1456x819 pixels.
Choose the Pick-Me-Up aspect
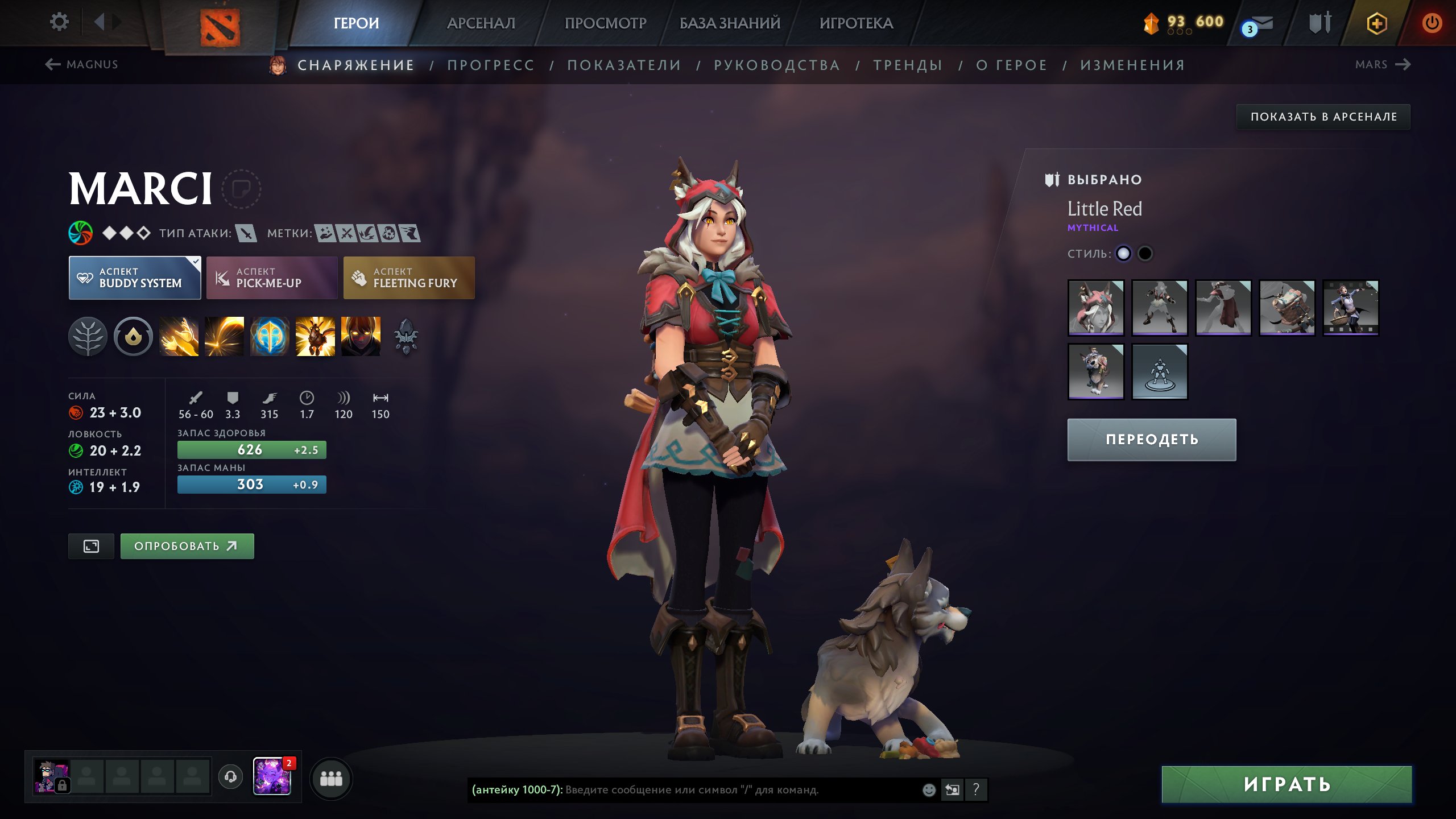(271, 277)
